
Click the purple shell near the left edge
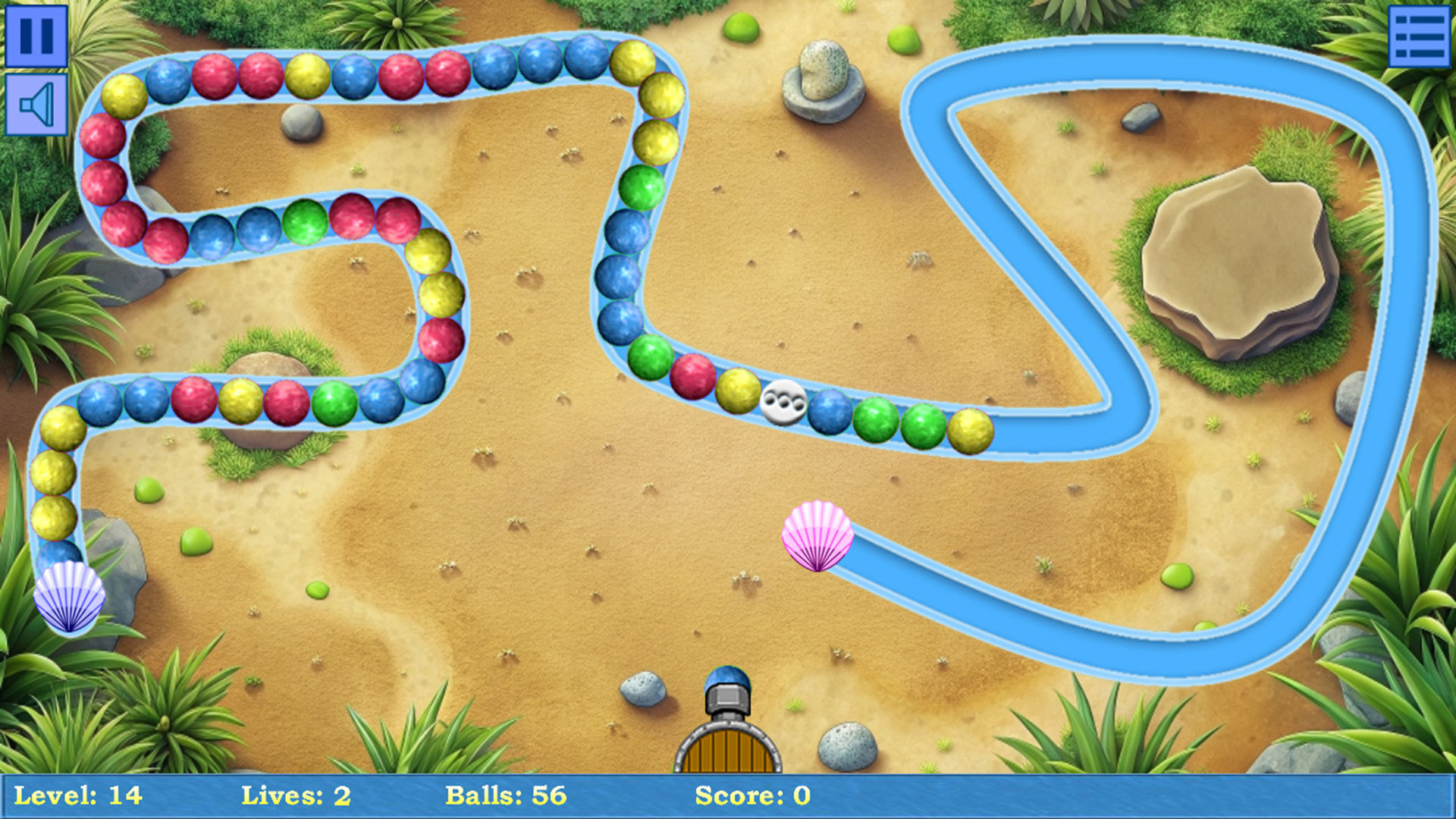[71, 599]
